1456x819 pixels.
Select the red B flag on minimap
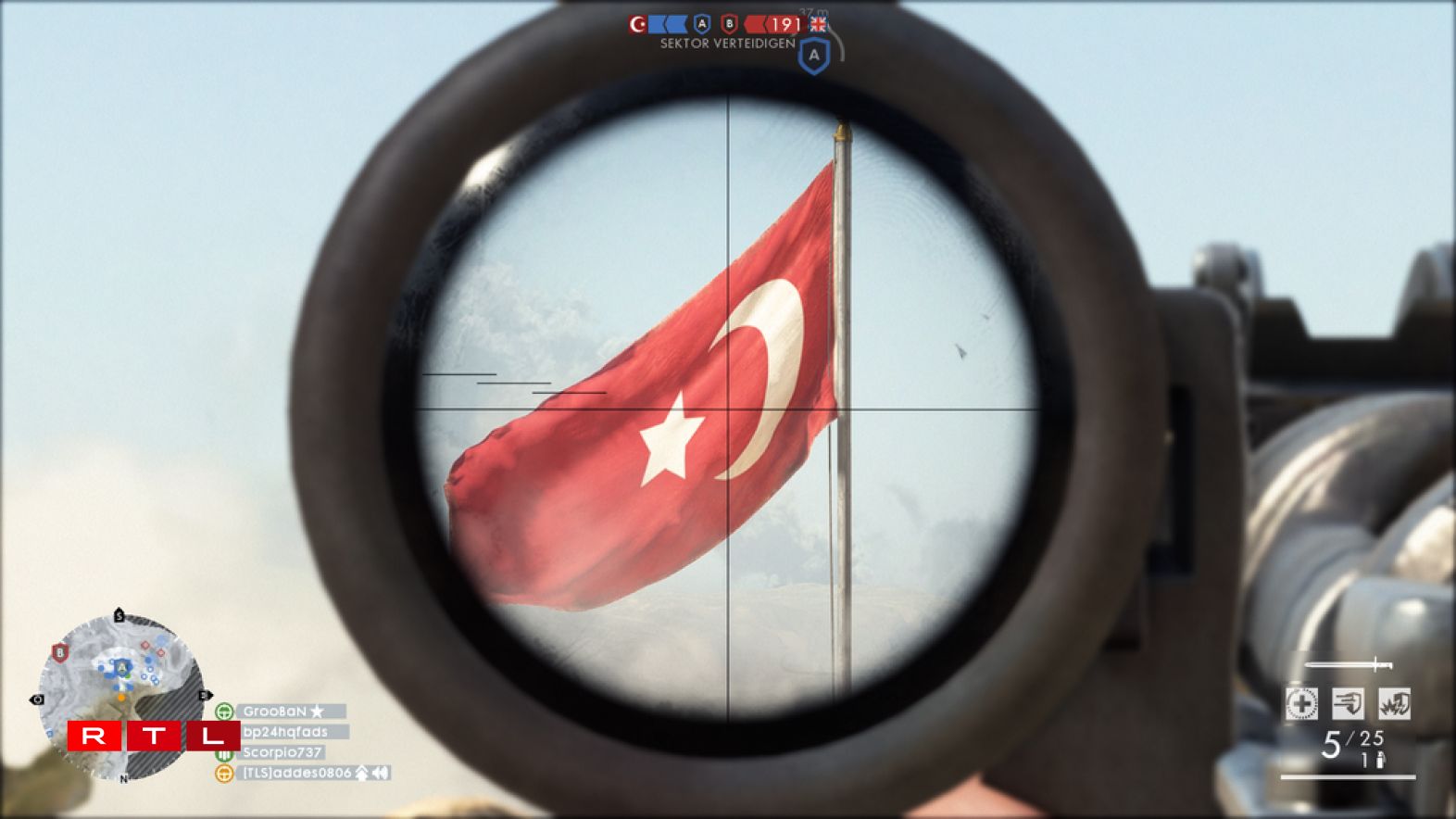[60, 653]
